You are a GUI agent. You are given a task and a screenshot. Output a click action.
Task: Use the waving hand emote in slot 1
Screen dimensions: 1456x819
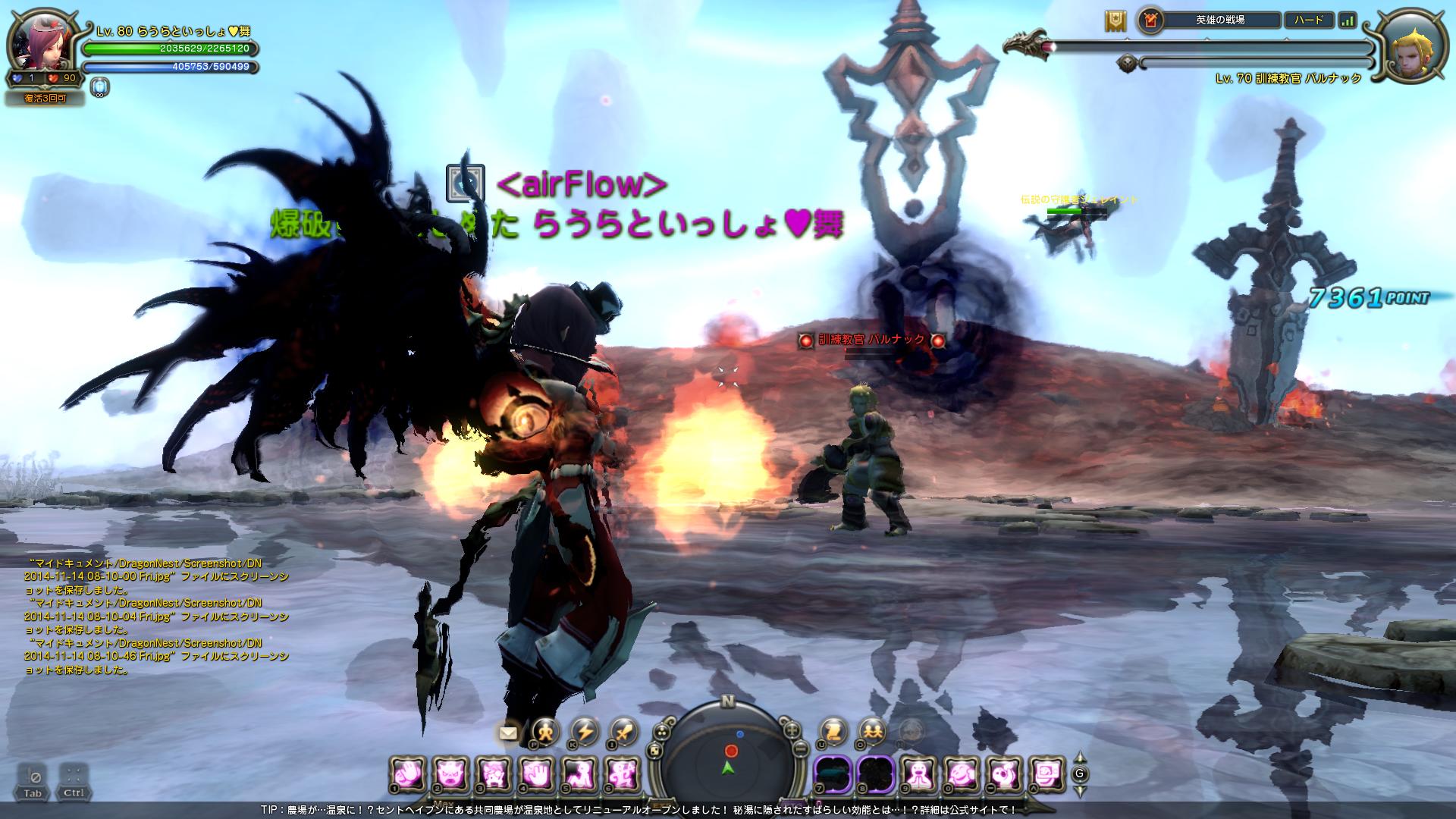(x=409, y=775)
